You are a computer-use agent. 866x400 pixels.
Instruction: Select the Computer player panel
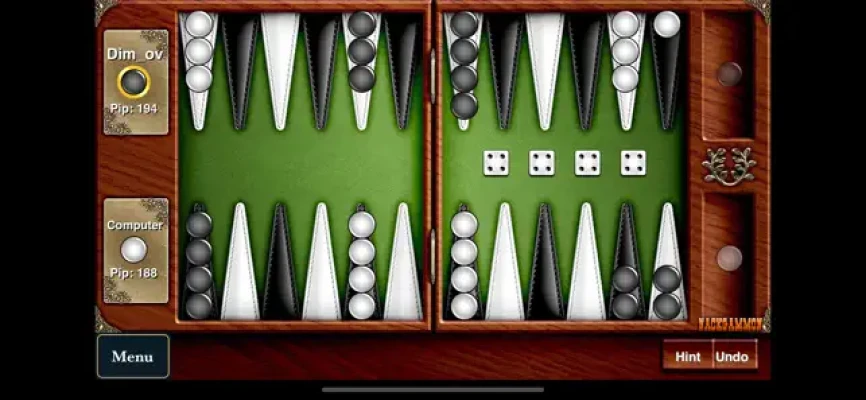point(135,250)
